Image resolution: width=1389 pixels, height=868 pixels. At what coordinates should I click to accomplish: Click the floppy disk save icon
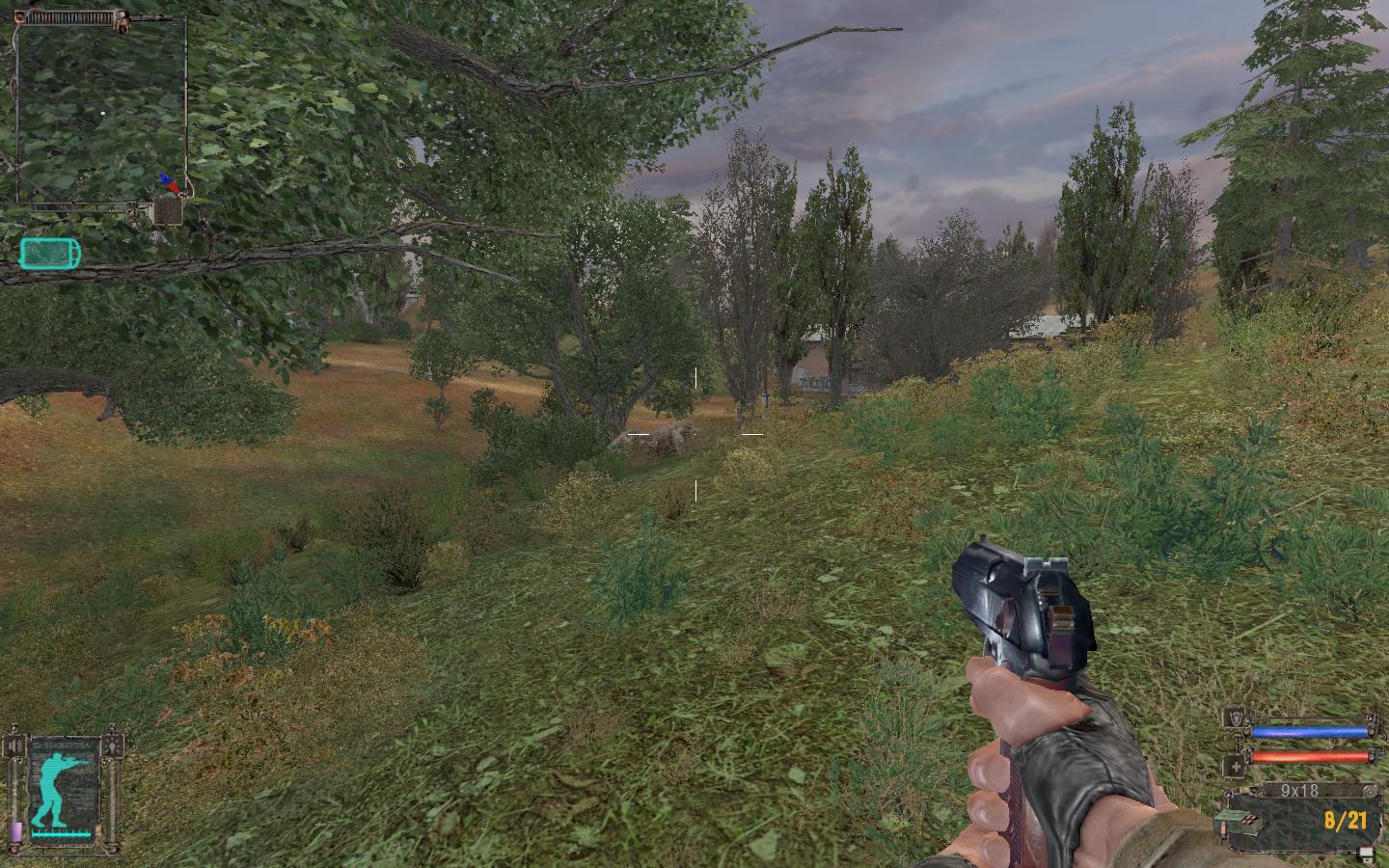click(1366, 853)
